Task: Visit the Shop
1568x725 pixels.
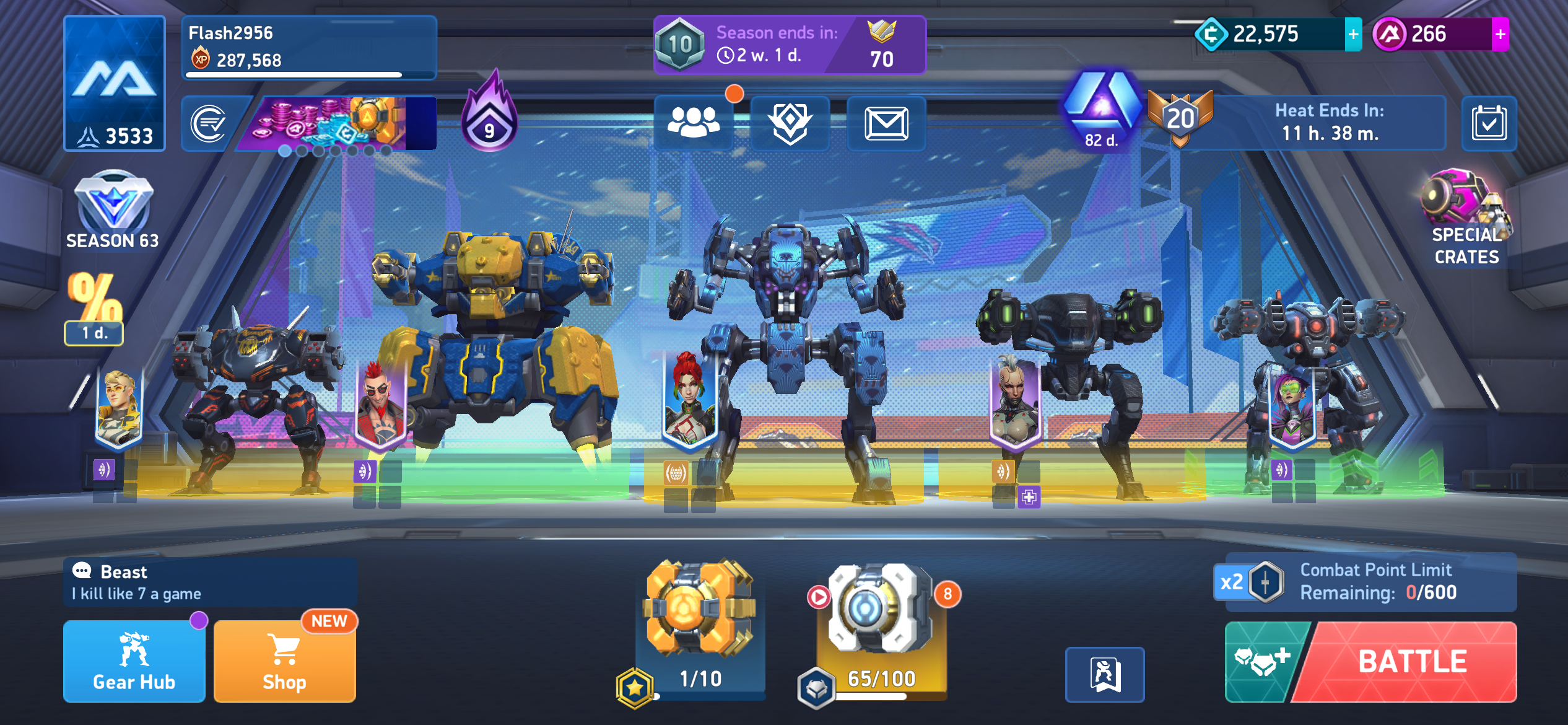Action: (284, 661)
